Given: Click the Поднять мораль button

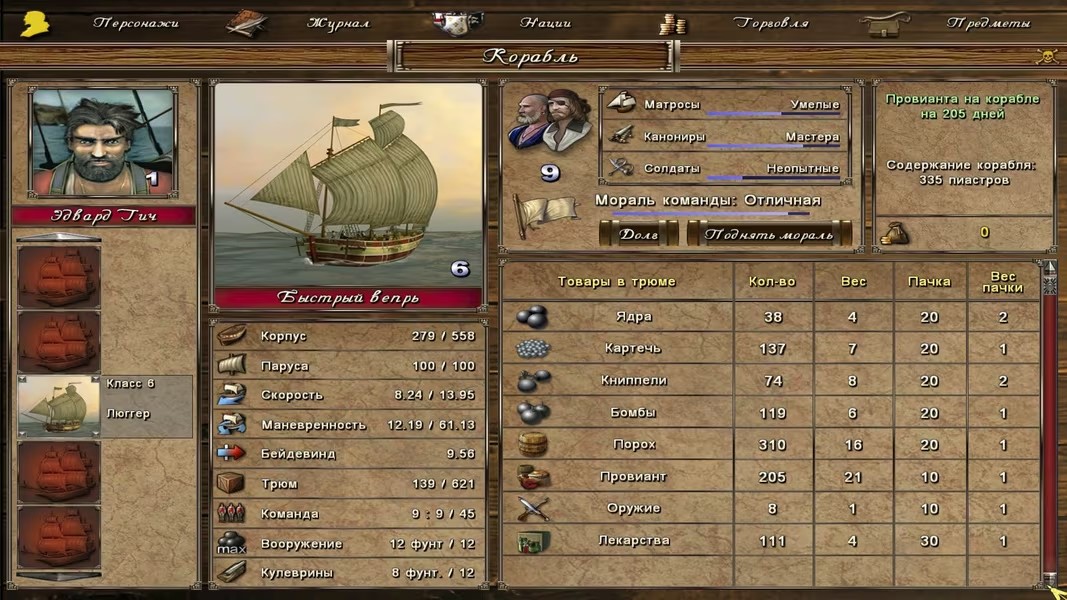Looking at the screenshot, I should point(768,234).
